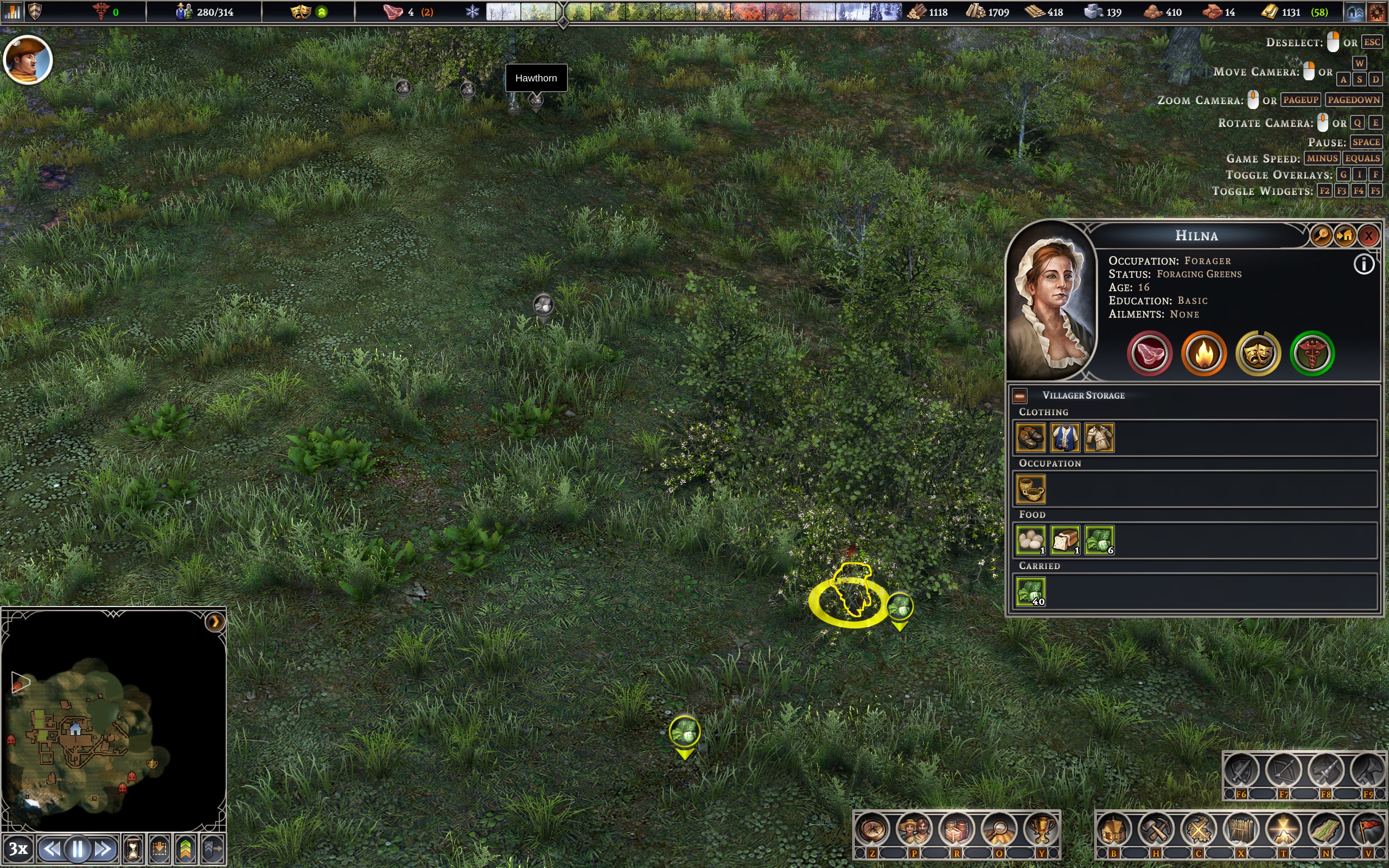
Task: Select the carried greens stack of 40
Action: [x=1031, y=592]
